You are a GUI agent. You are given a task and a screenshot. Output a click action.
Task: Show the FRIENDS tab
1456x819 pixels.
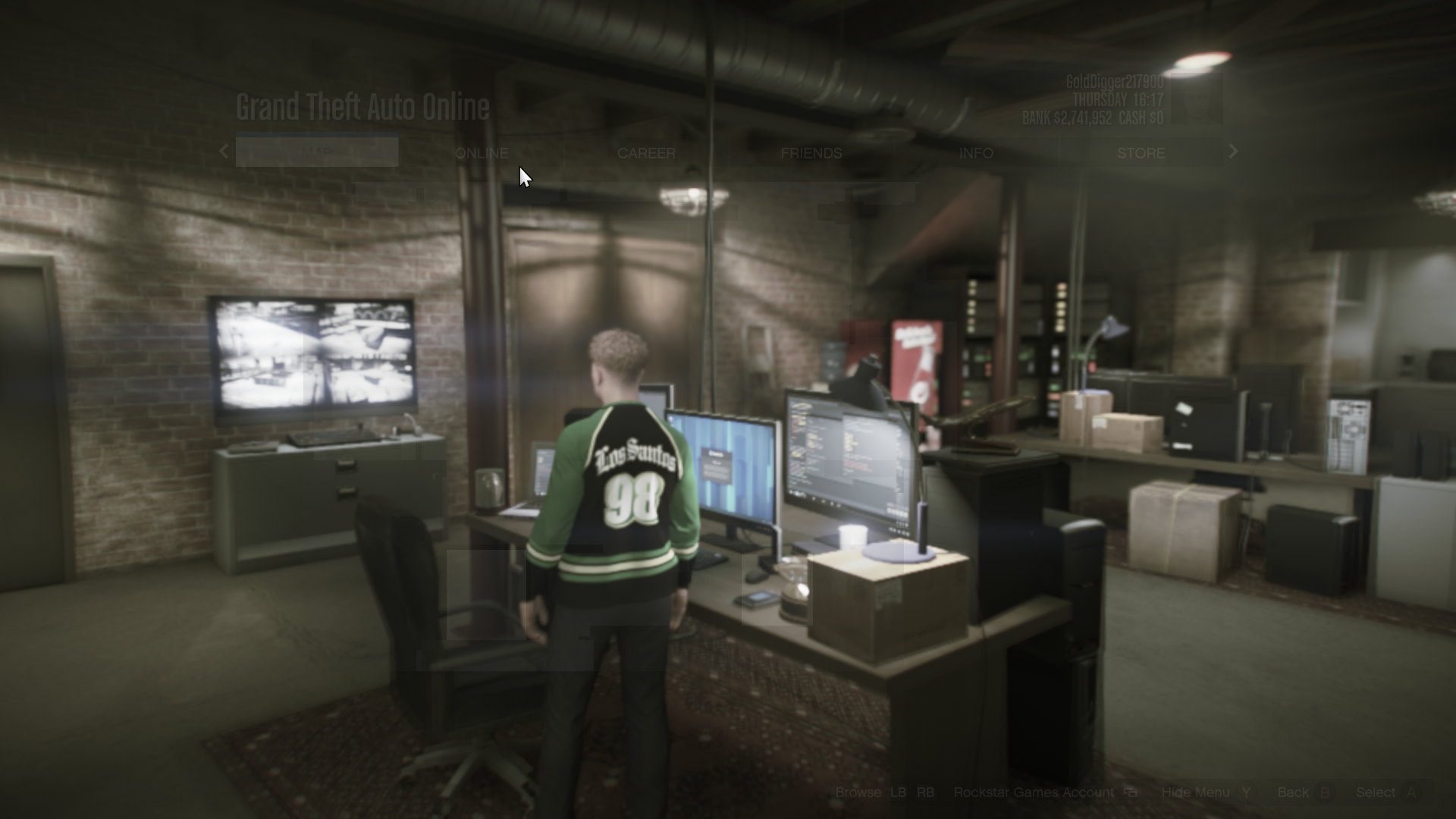[x=811, y=152]
